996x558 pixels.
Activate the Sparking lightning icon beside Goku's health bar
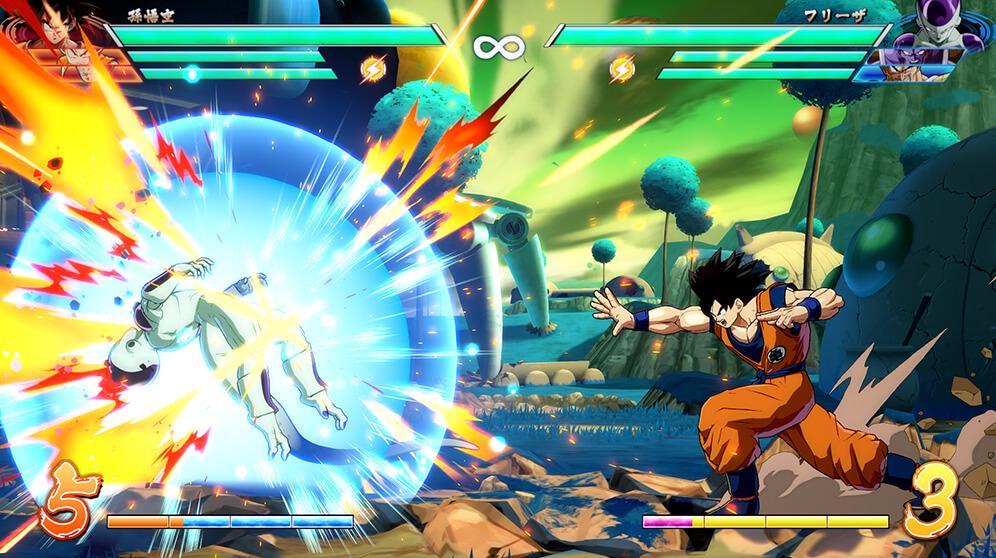click(372, 68)
